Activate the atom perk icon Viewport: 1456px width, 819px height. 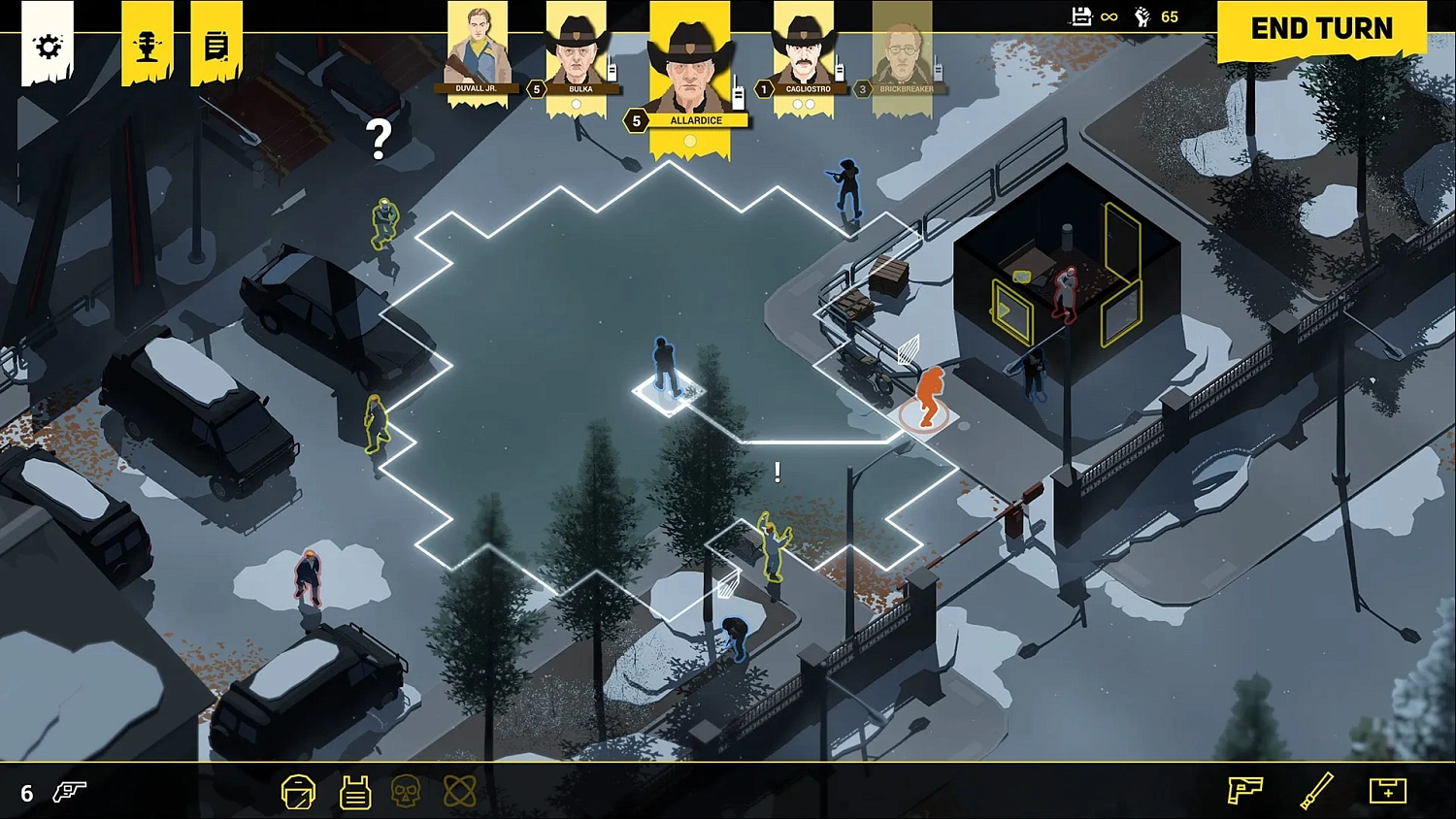460,792
